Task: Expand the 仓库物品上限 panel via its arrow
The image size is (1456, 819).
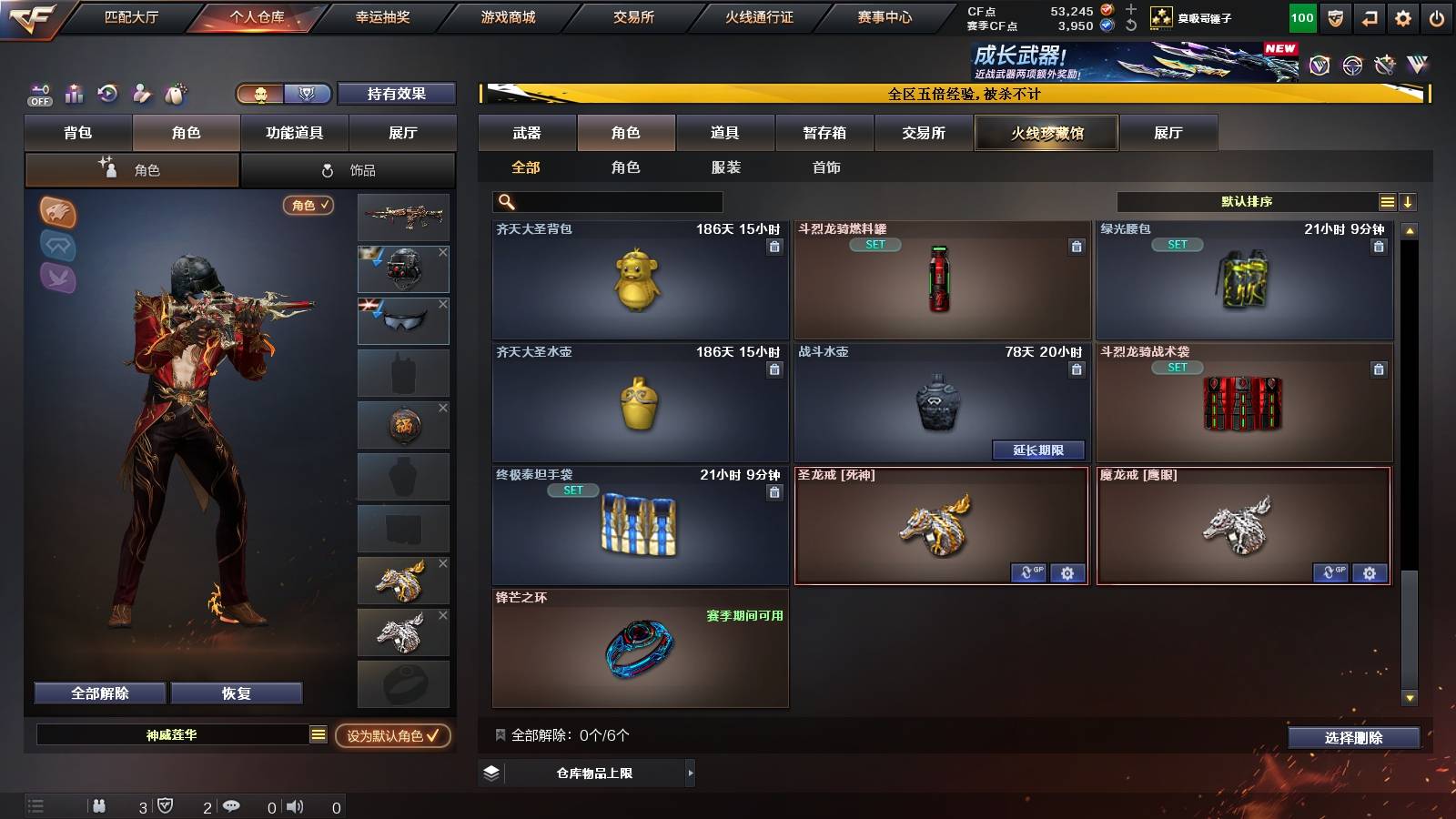Action: [x=689, y=772]
